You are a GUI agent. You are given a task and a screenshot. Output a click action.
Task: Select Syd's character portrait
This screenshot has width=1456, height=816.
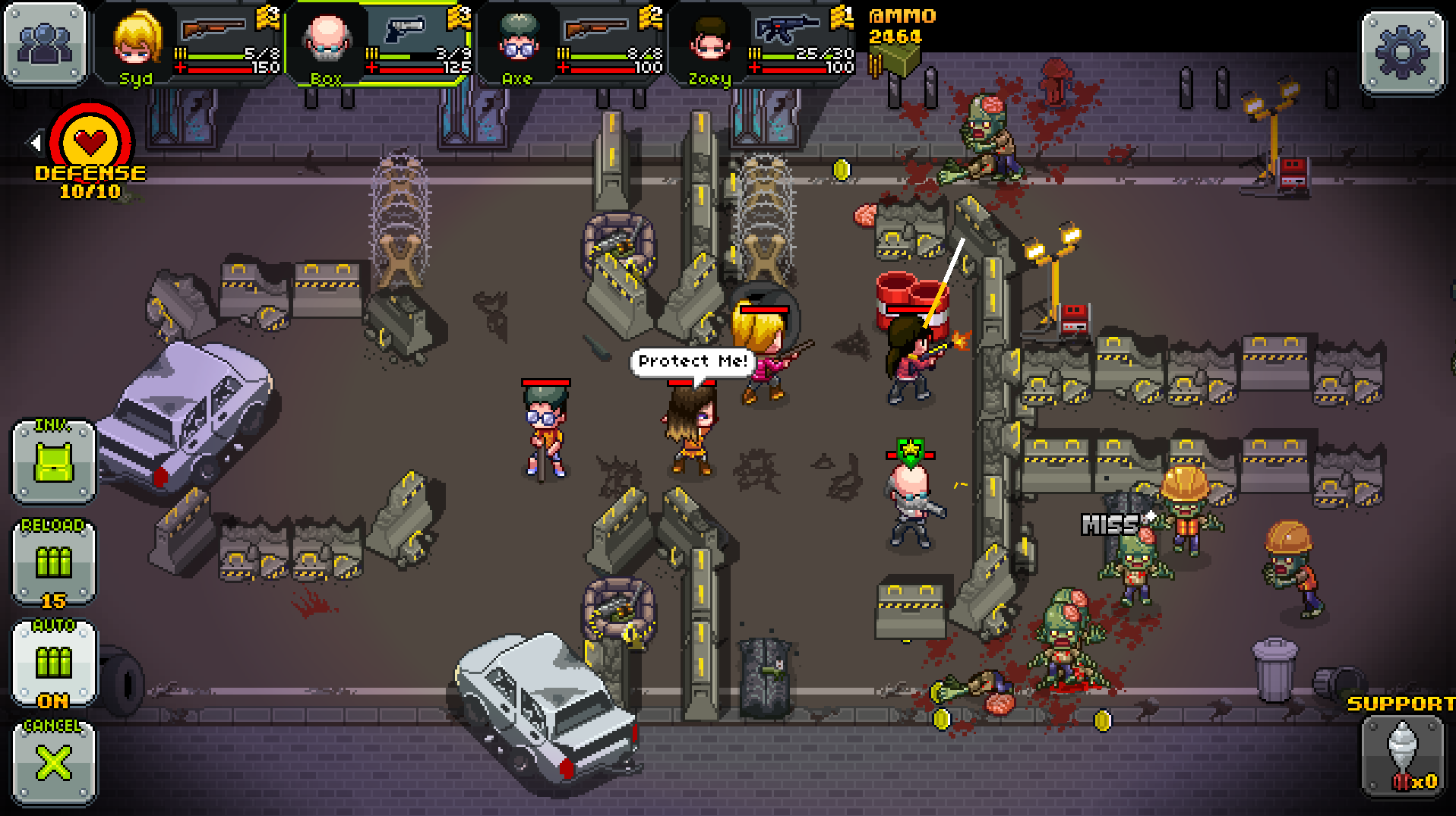click(x=137, y=42)
